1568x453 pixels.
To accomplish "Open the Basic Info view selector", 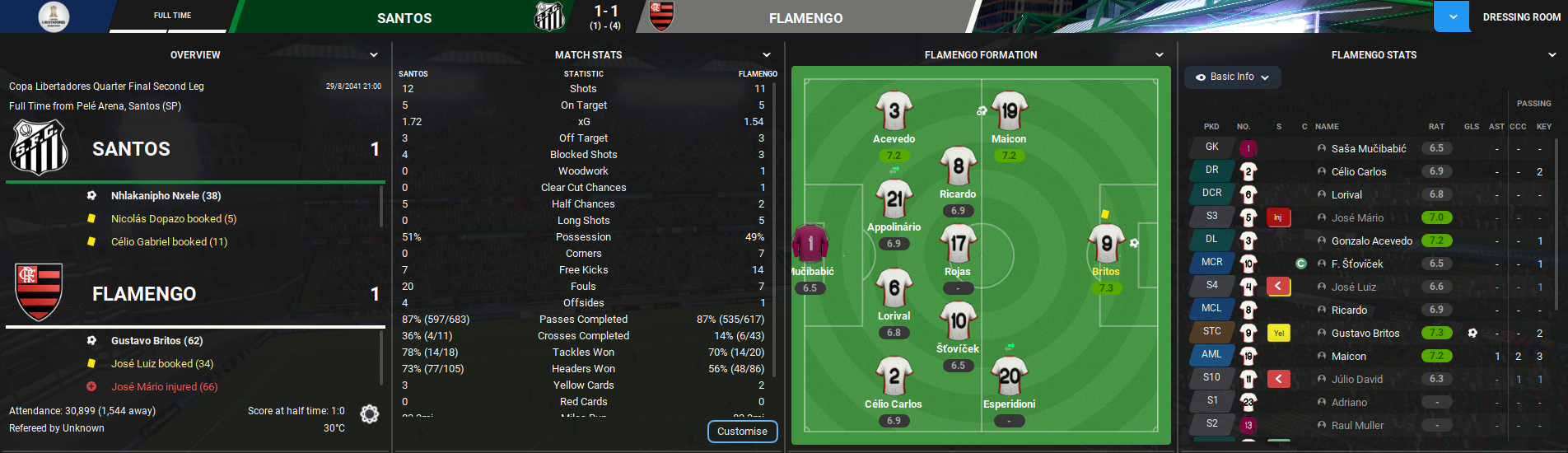I will coord(1233,77).
